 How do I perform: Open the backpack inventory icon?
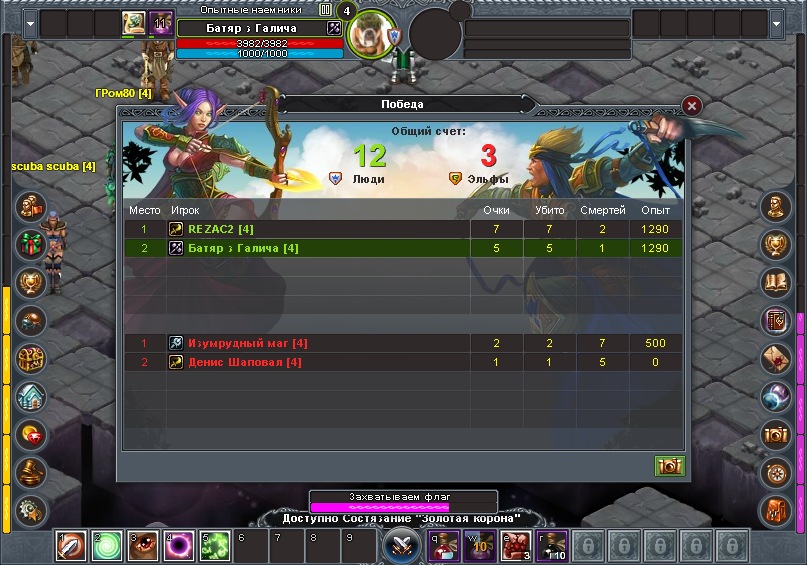[776, 509]
